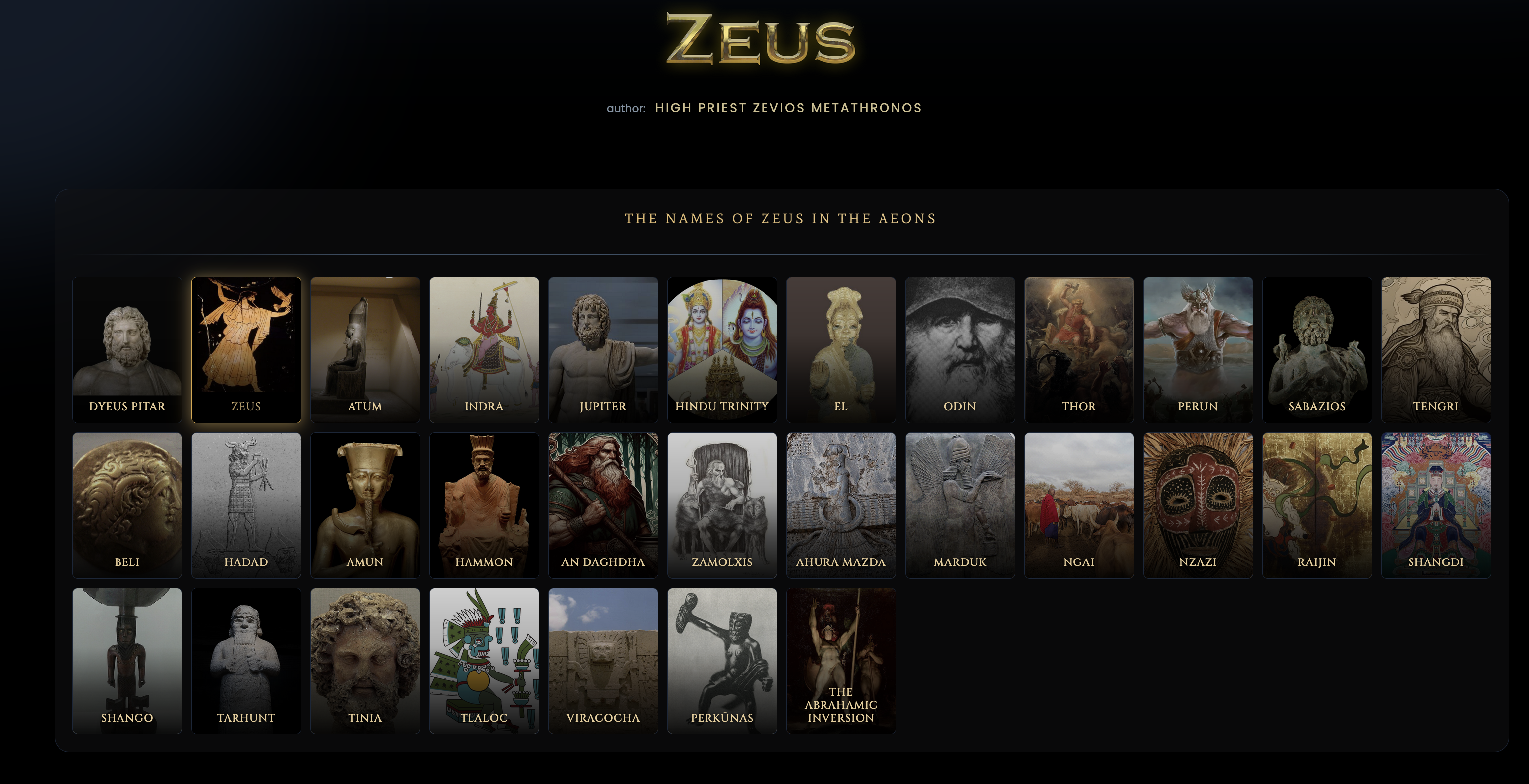
Task: Choose the Odin card
Action: 960,349
